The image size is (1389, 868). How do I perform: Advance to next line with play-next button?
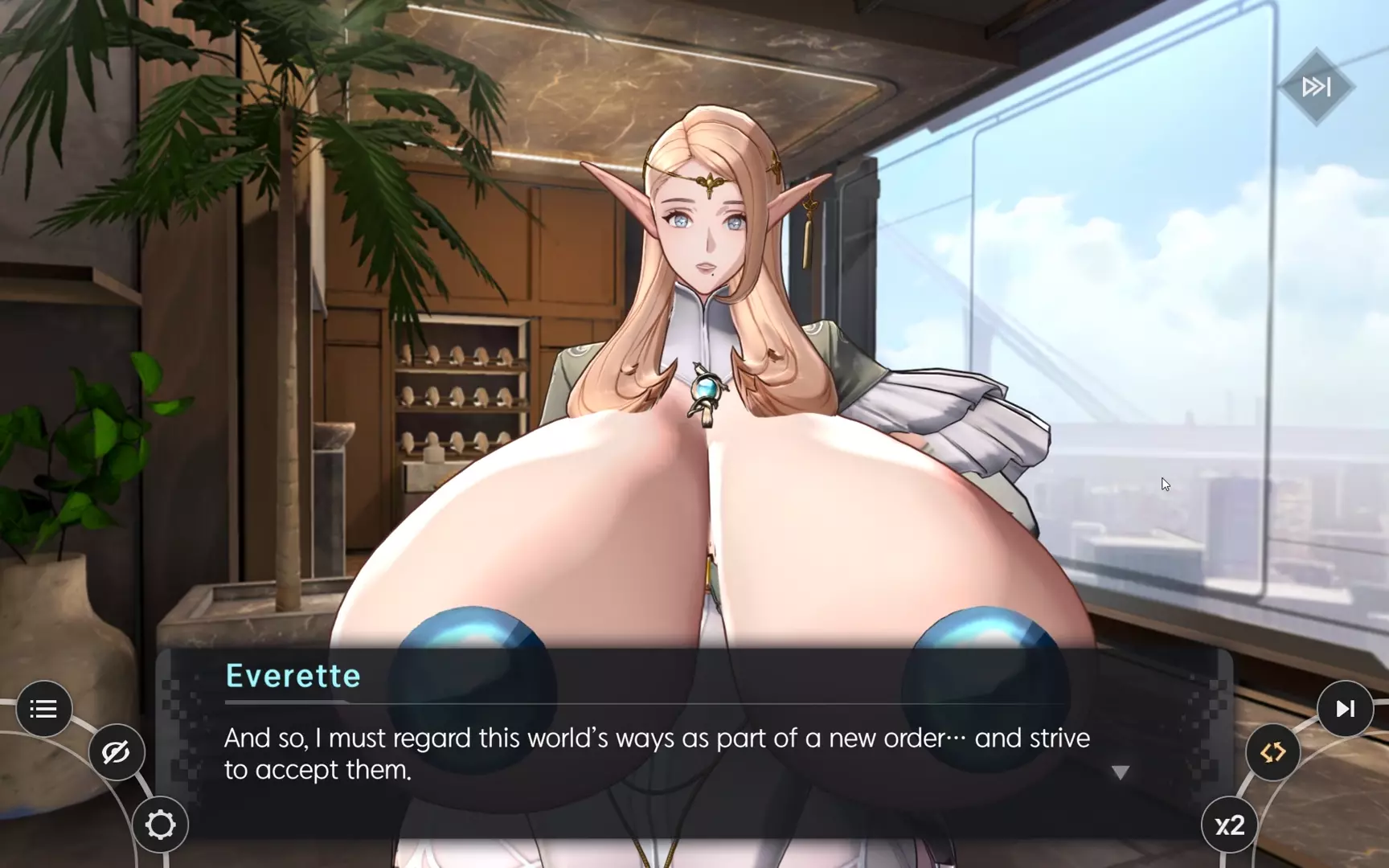pyautogui.click(x=1345, y=709)
